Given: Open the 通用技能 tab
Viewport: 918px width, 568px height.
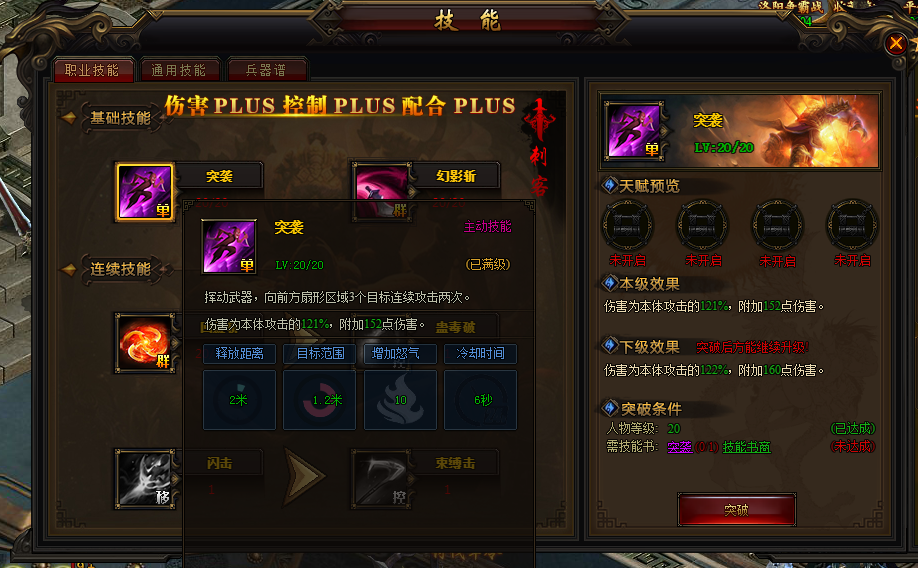Looking at the screenshot, I should [x=179, y=70].
